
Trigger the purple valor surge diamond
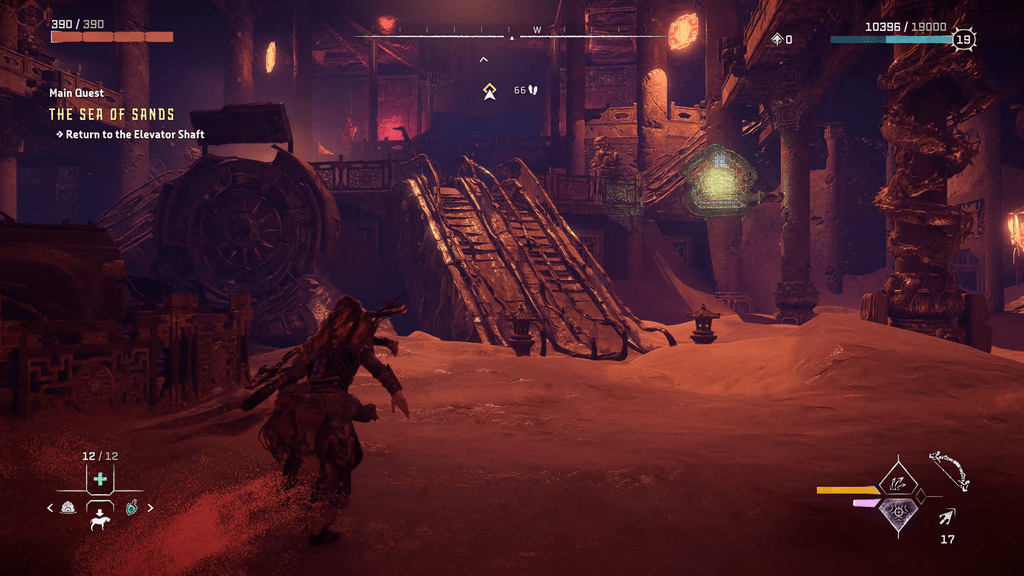click(x=897, y=512)
